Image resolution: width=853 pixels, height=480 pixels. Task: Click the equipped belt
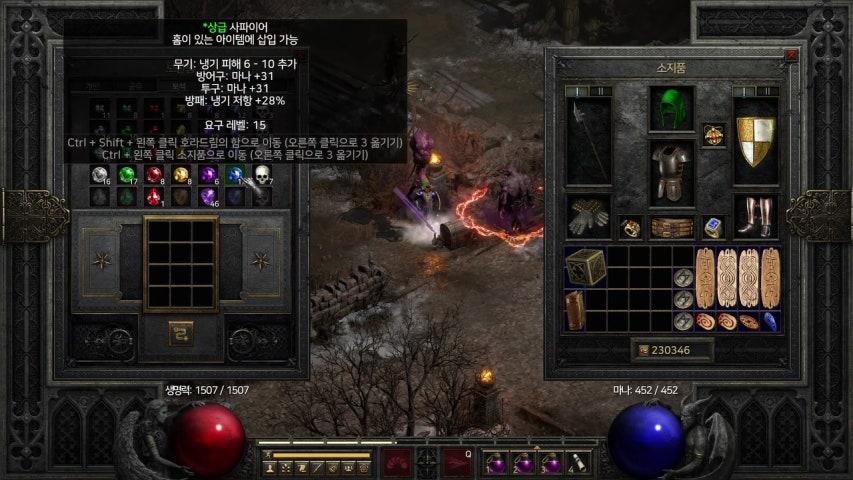point(671,227)
